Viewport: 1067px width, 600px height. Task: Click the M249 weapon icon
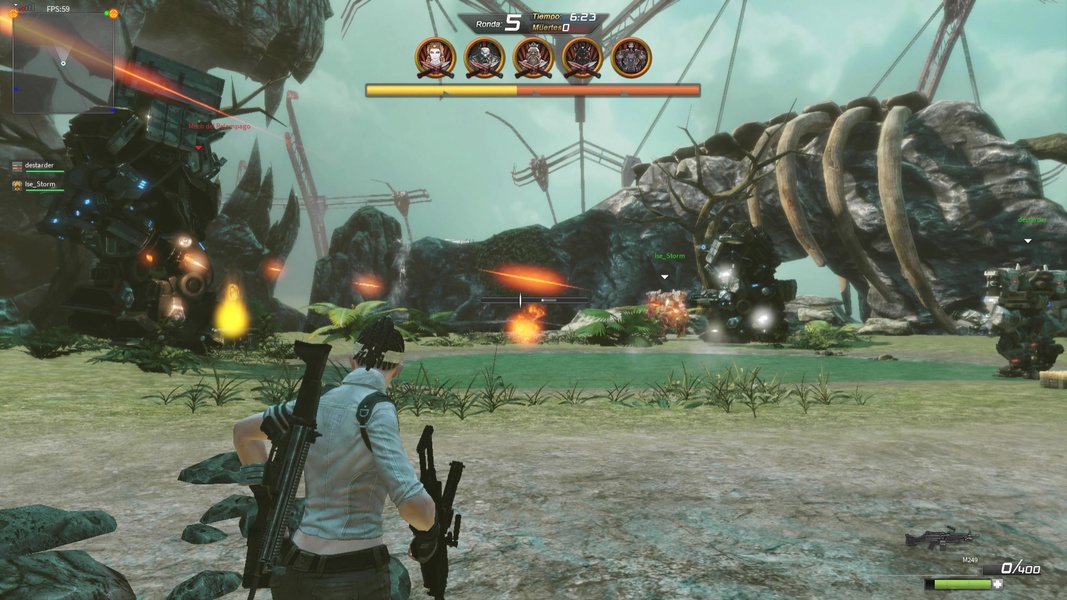coord(940,540)
